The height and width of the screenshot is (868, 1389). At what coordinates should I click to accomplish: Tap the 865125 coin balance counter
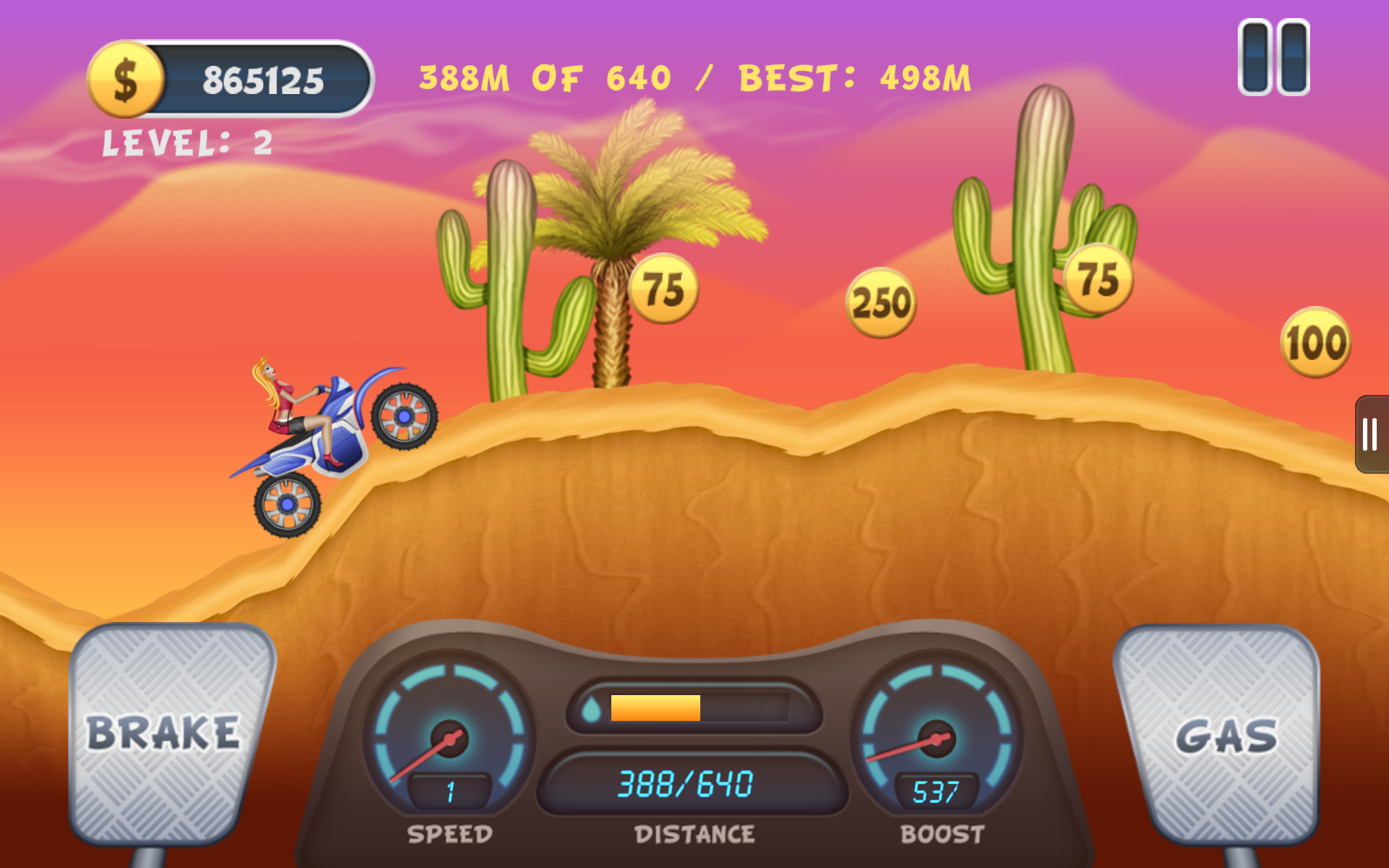pyautogui.click(x=263, y=80)
